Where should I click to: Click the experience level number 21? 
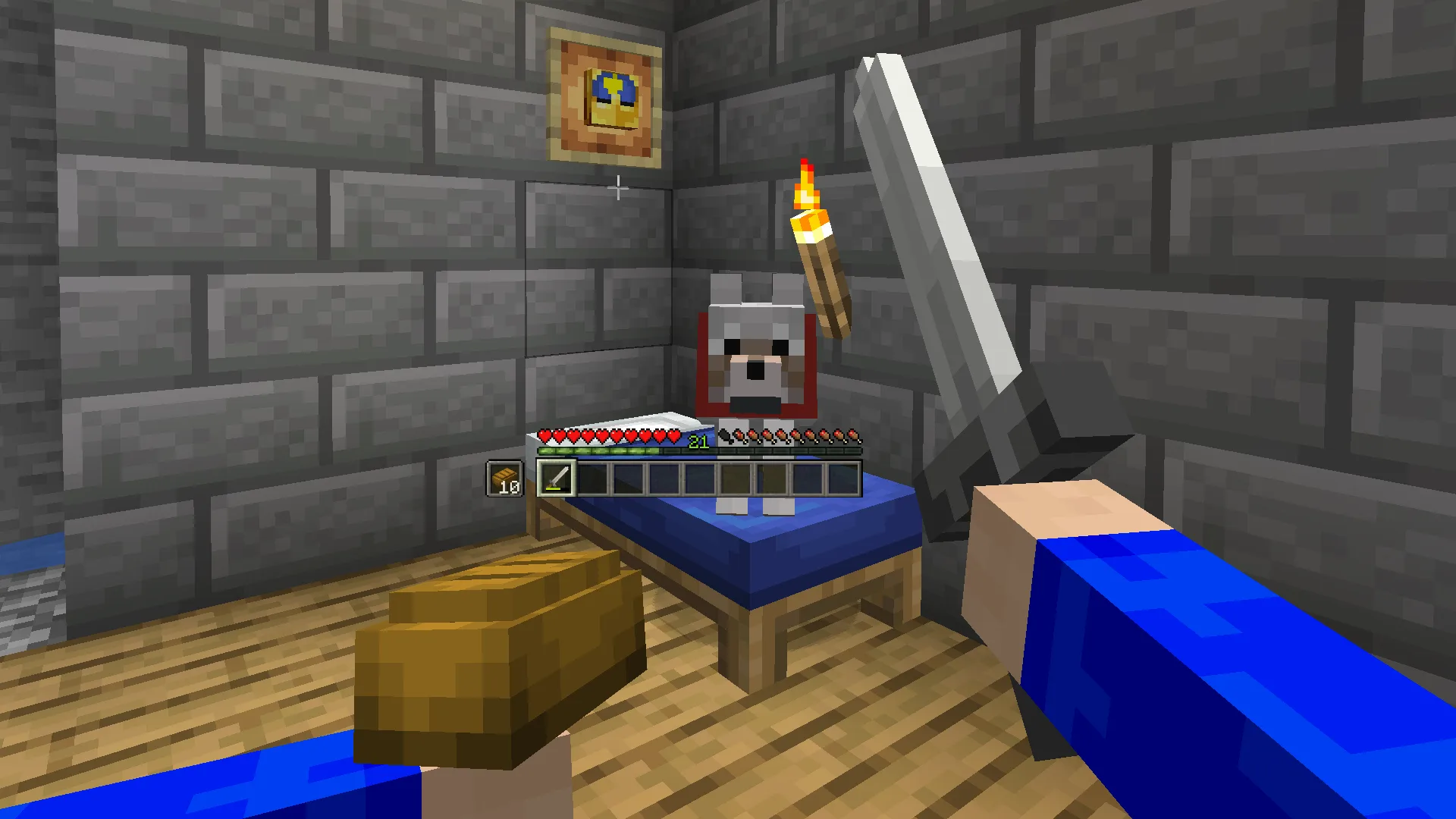click(x=699, y=441)
